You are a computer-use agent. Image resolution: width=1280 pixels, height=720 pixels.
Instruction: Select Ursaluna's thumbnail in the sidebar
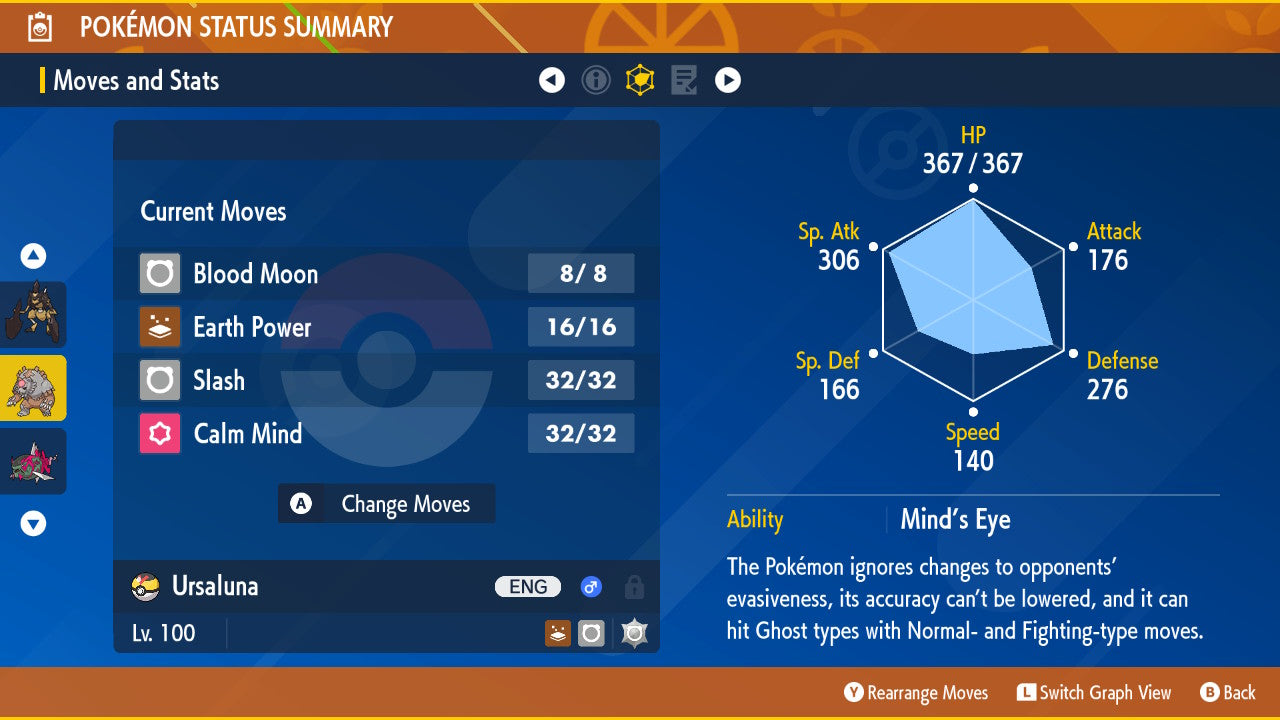click(34, 389)
